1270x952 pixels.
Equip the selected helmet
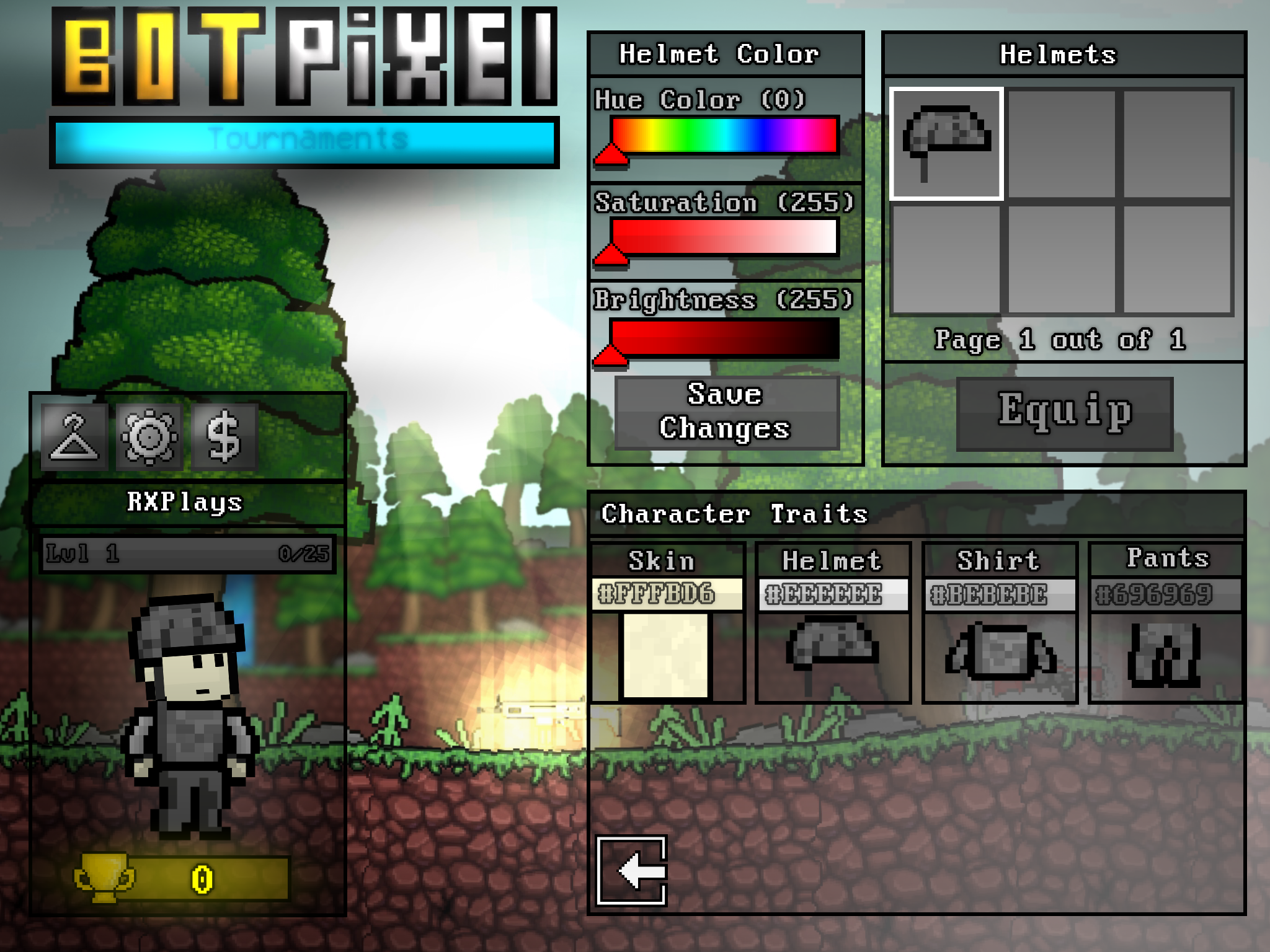point(1064,413)
